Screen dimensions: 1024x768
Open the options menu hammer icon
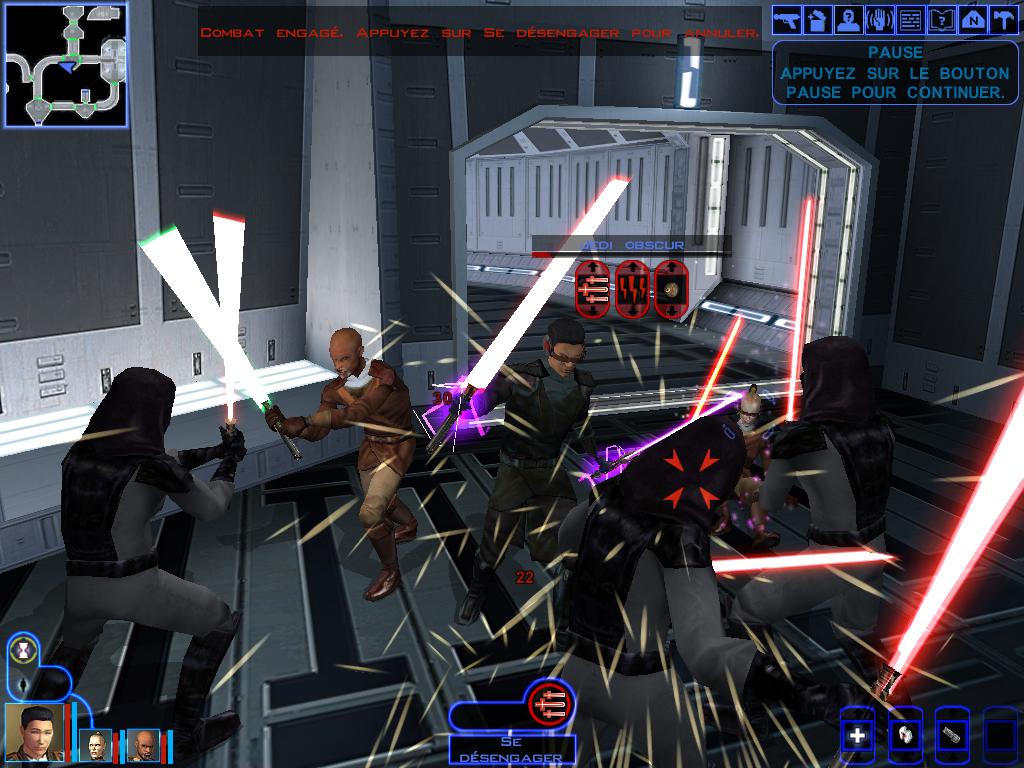pyautogui.click(x=1004, y=18)
